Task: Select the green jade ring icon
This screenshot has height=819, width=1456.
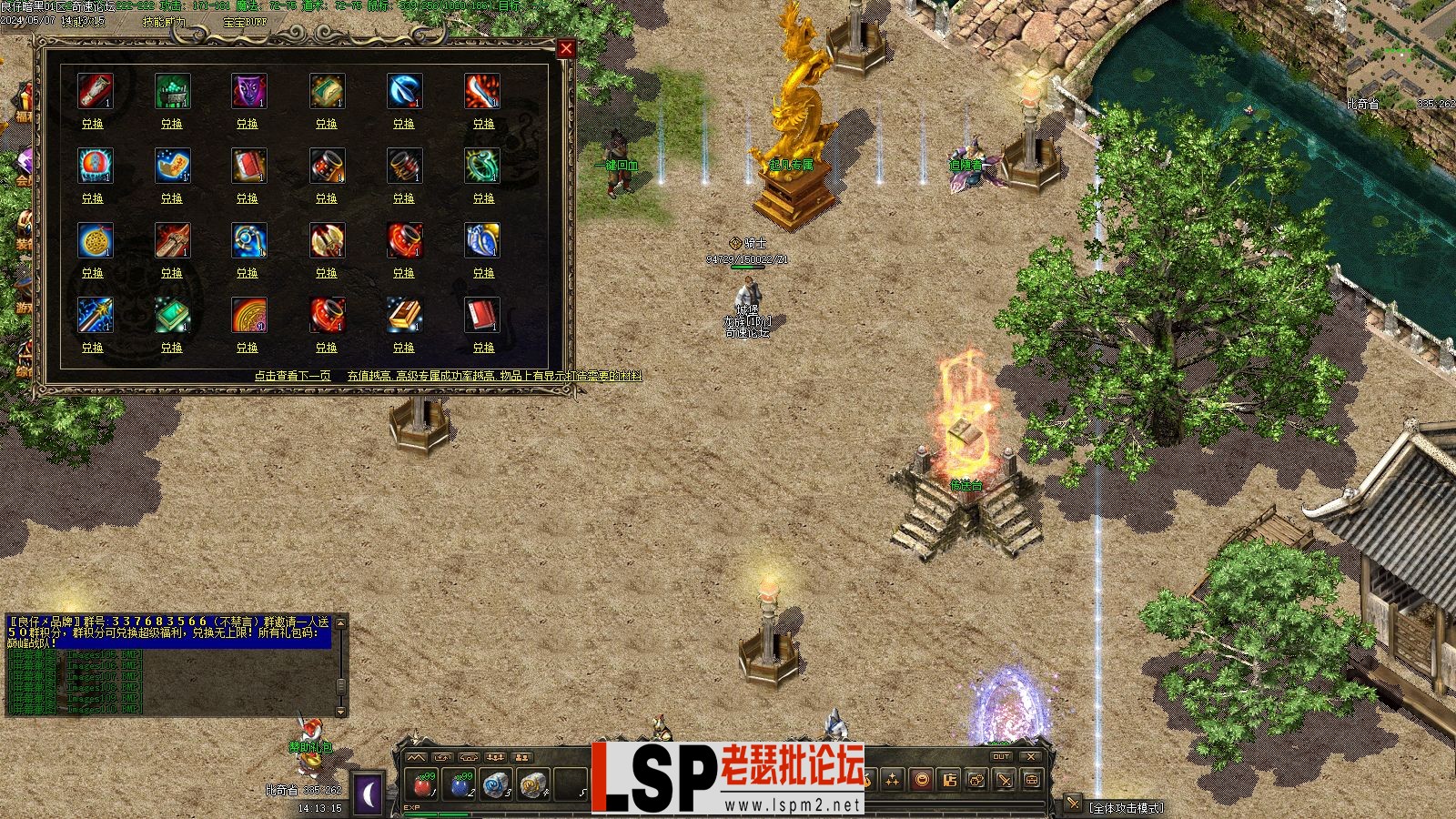Action: click(481, 166)
